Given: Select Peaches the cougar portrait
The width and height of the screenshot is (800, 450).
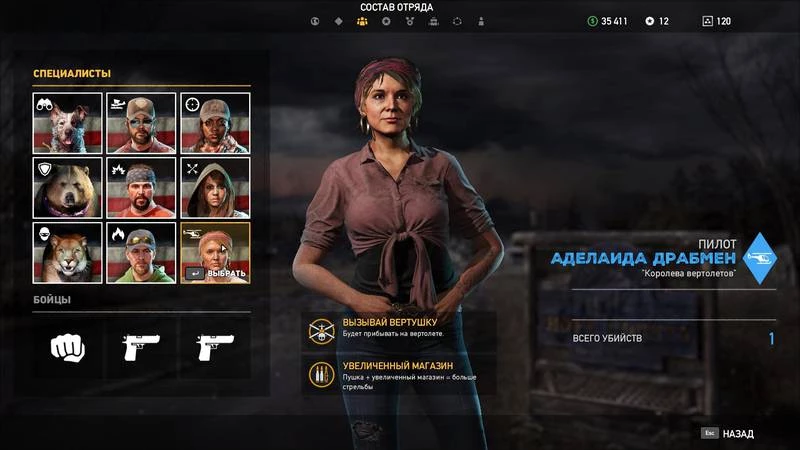Looking at the screenshot, I should click(68, 251).
